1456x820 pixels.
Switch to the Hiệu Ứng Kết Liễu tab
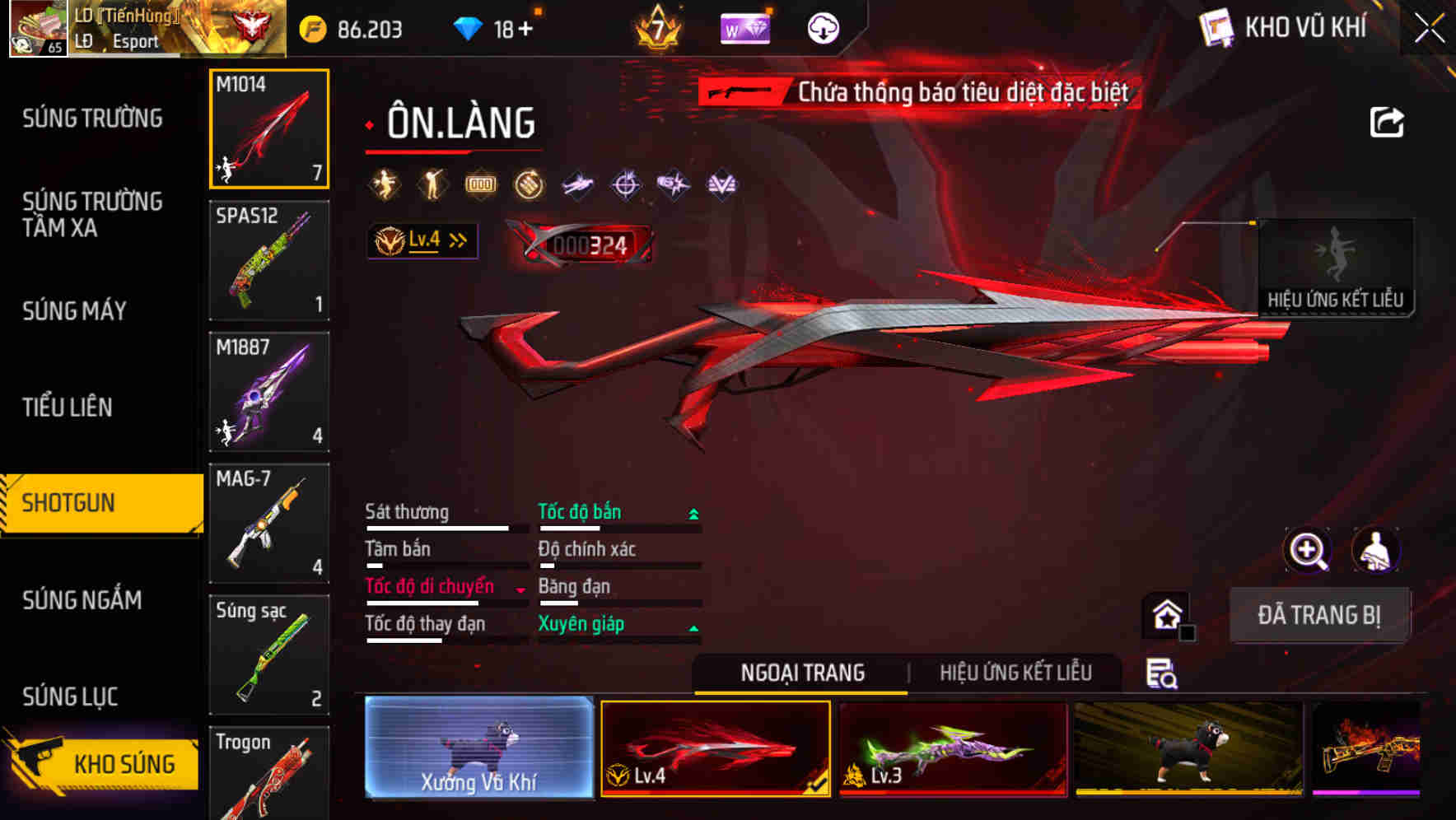click(x=1017, y=673)
